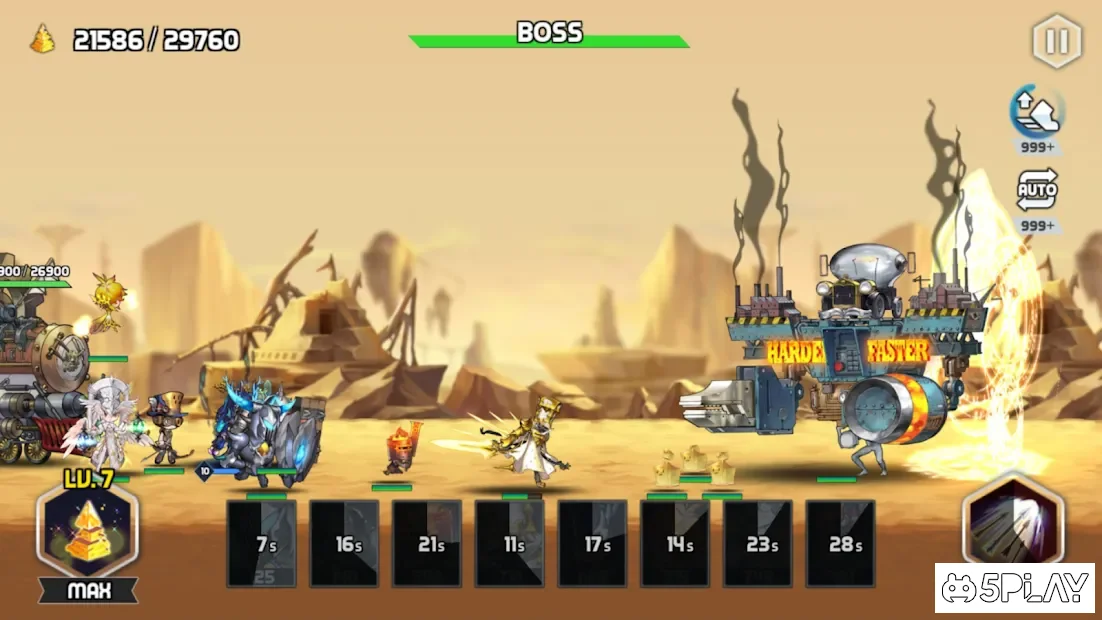This screenshot has height=620, width=1102.
Task: Activate the speed-up boost icon
Action: (1037, 112)
